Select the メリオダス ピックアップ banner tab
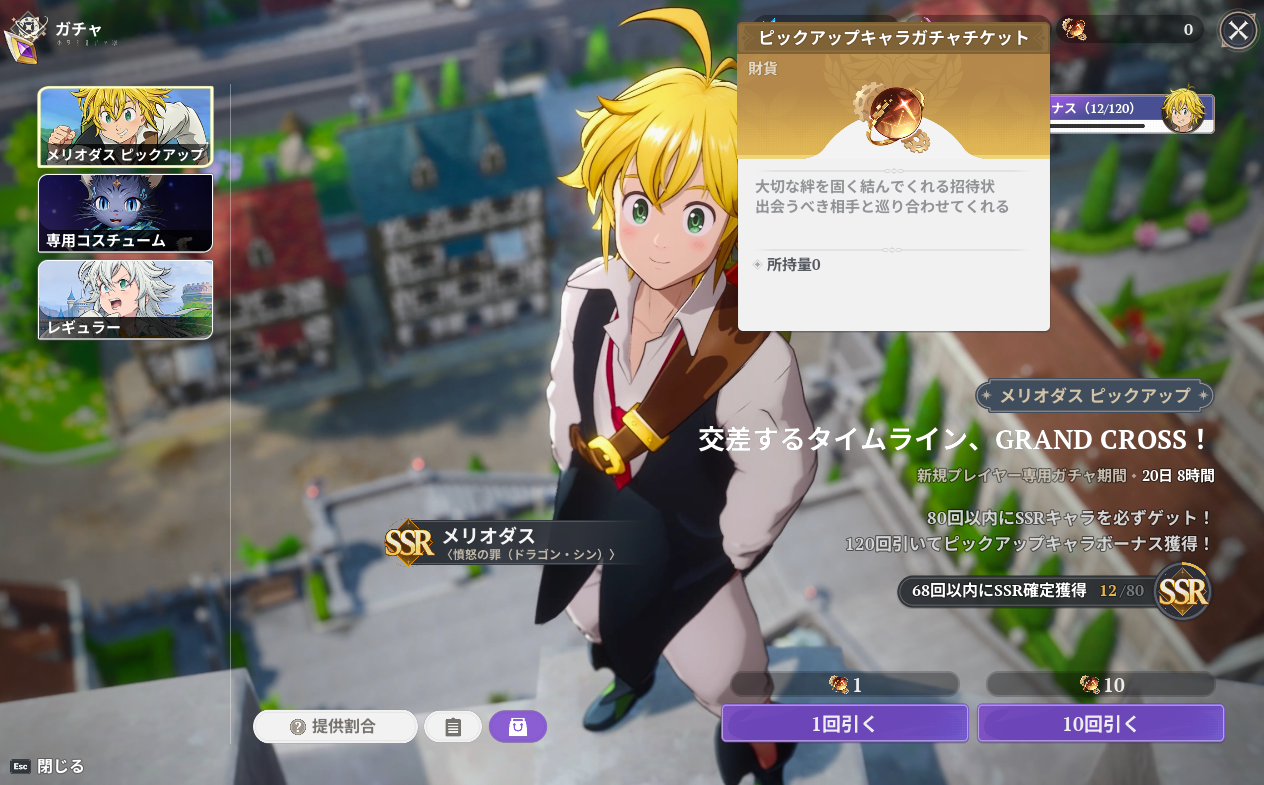Viewport: 1264px width, 785px height. [x=125, y=127]
